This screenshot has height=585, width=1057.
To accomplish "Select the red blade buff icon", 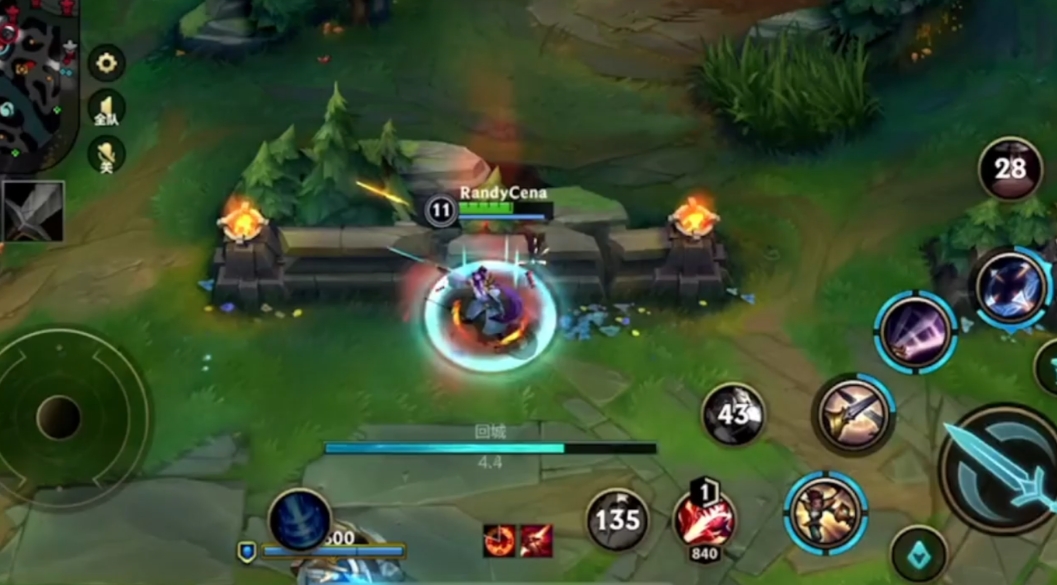I will (x=536, y=540).
